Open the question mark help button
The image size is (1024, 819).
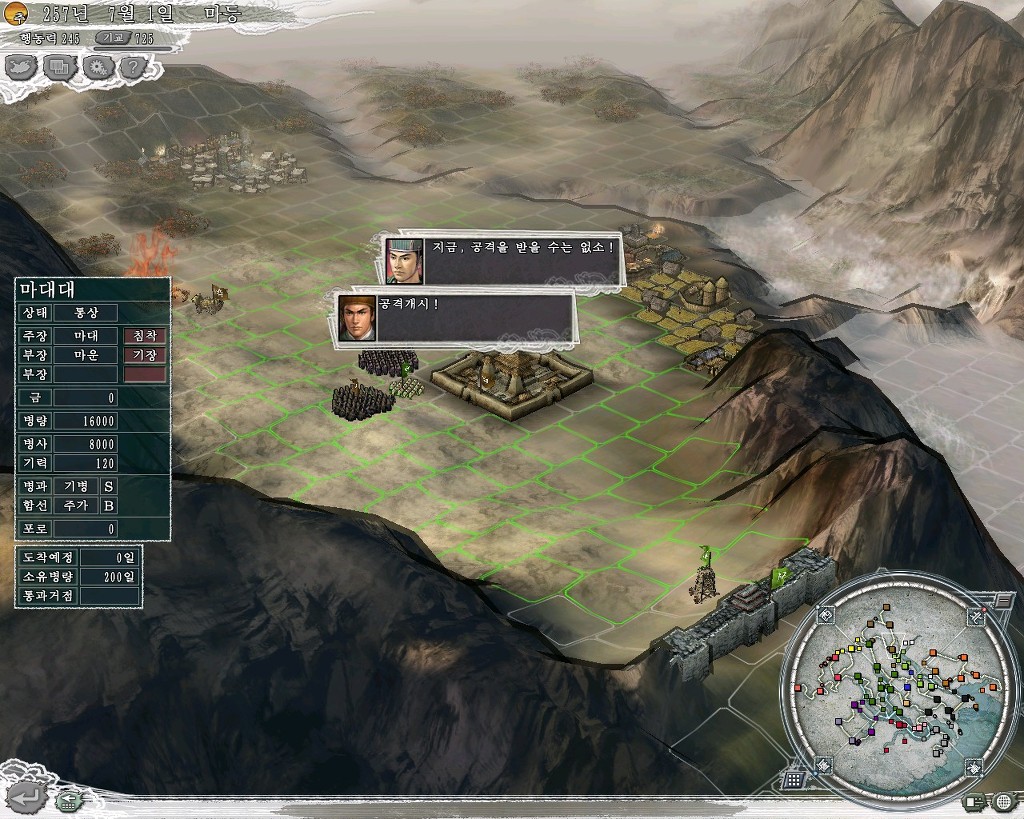pyautogui.click(x=133, y=67)
